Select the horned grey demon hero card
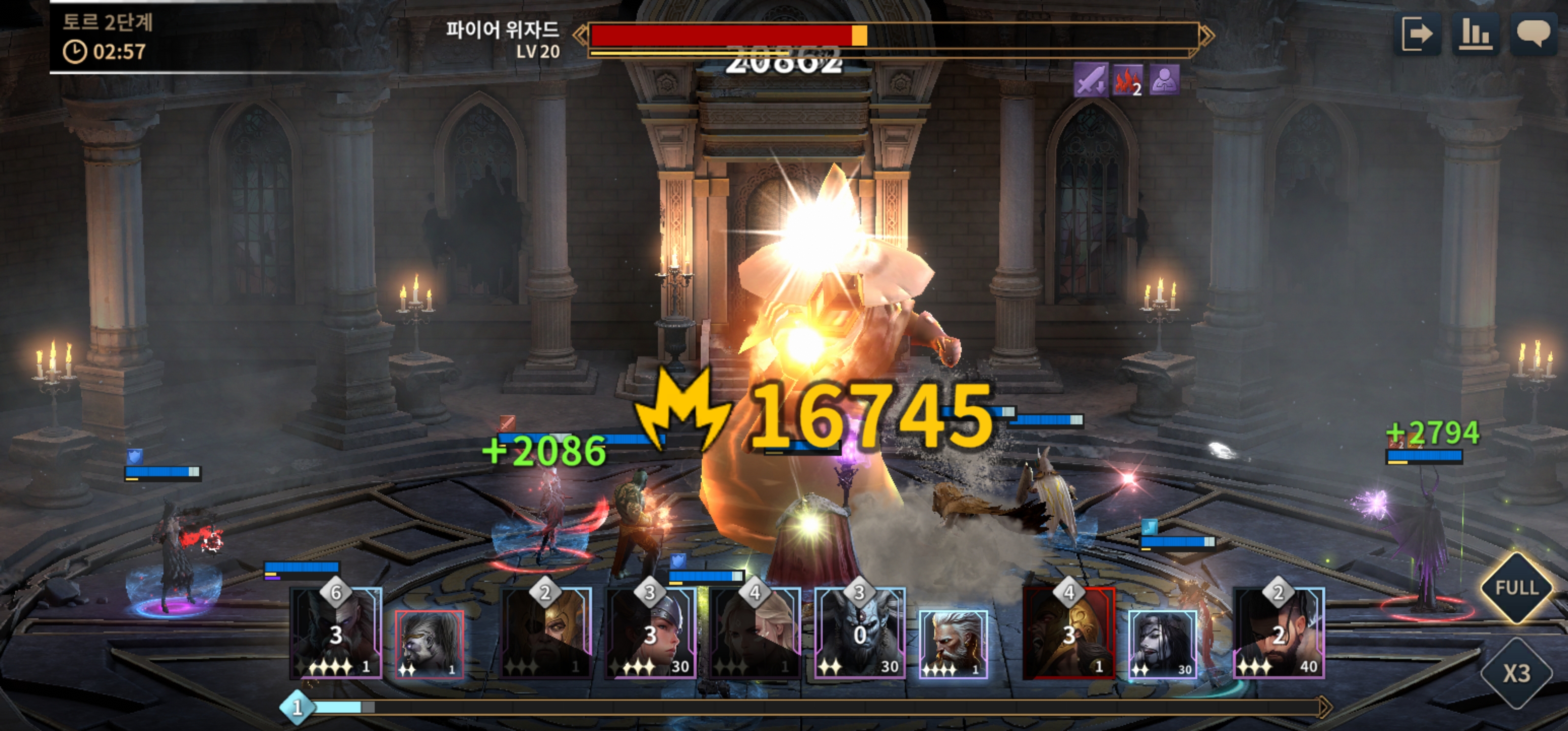The image size is (1568, 731). point(860,634)
